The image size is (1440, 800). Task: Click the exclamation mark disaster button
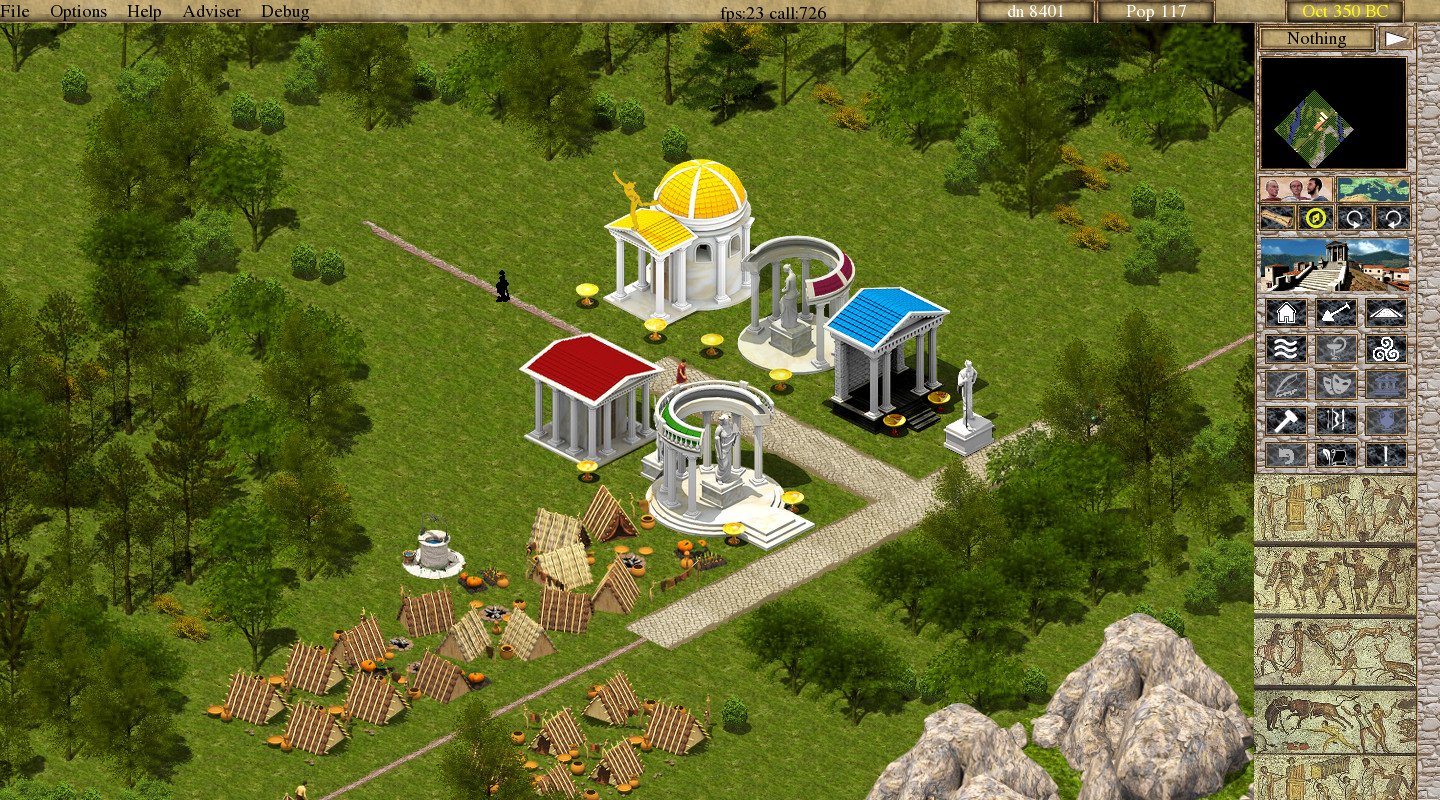pyautogui.click(x=1385, y=455)
